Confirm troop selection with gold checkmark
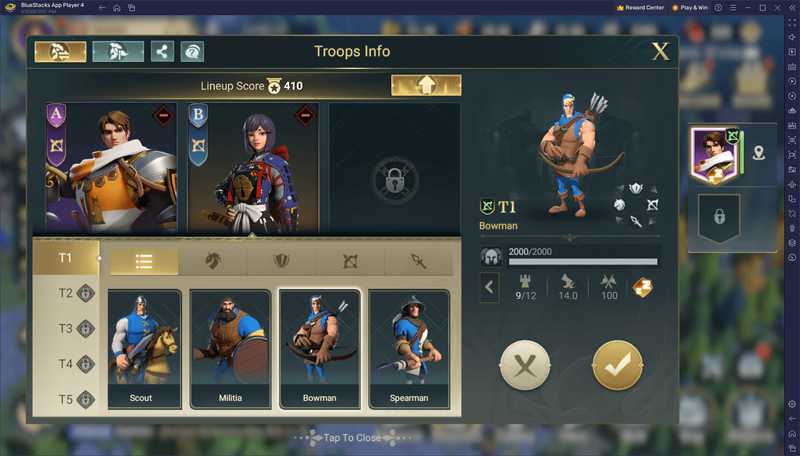 point(617,366)
